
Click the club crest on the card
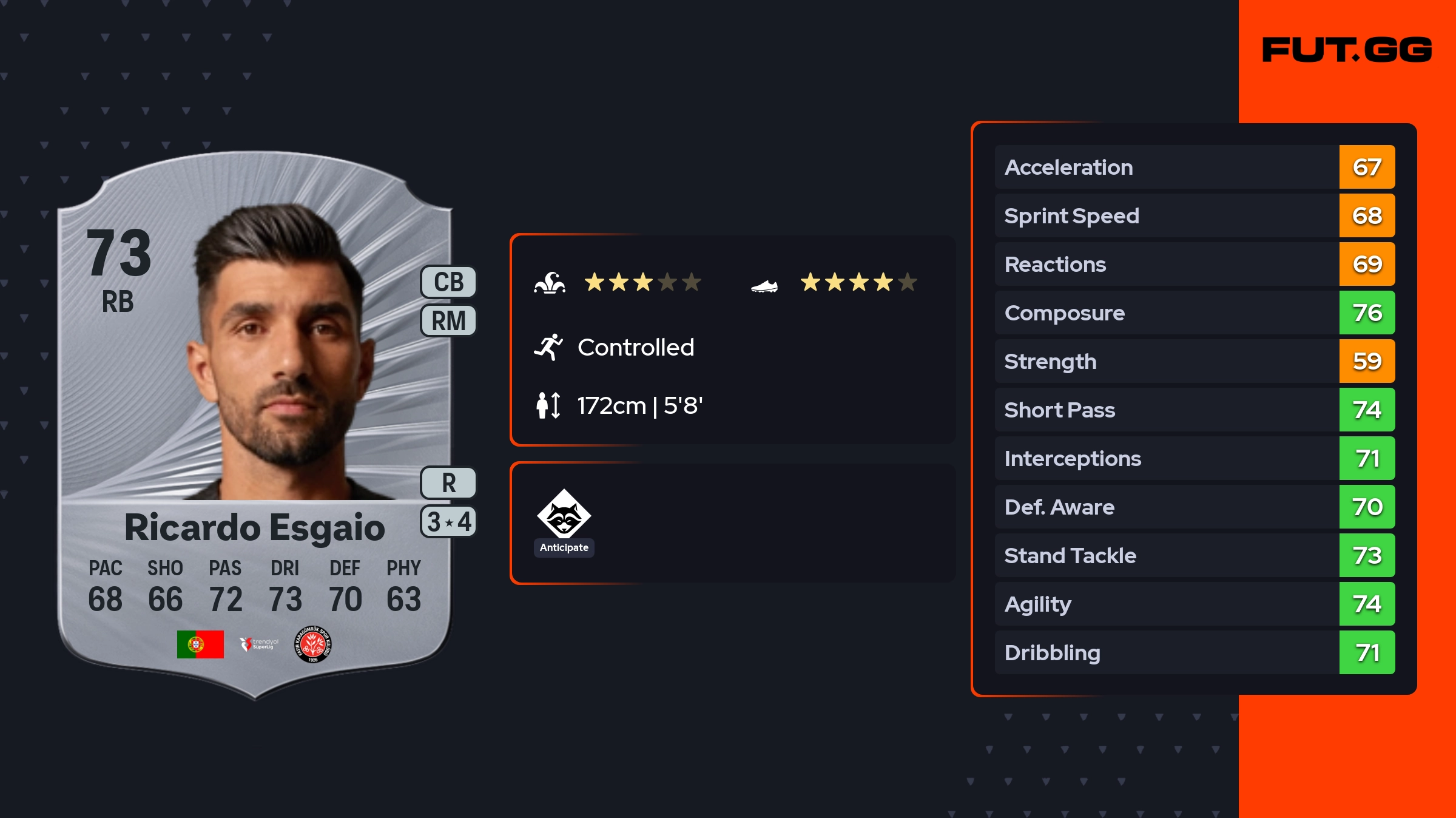[312, 644]
